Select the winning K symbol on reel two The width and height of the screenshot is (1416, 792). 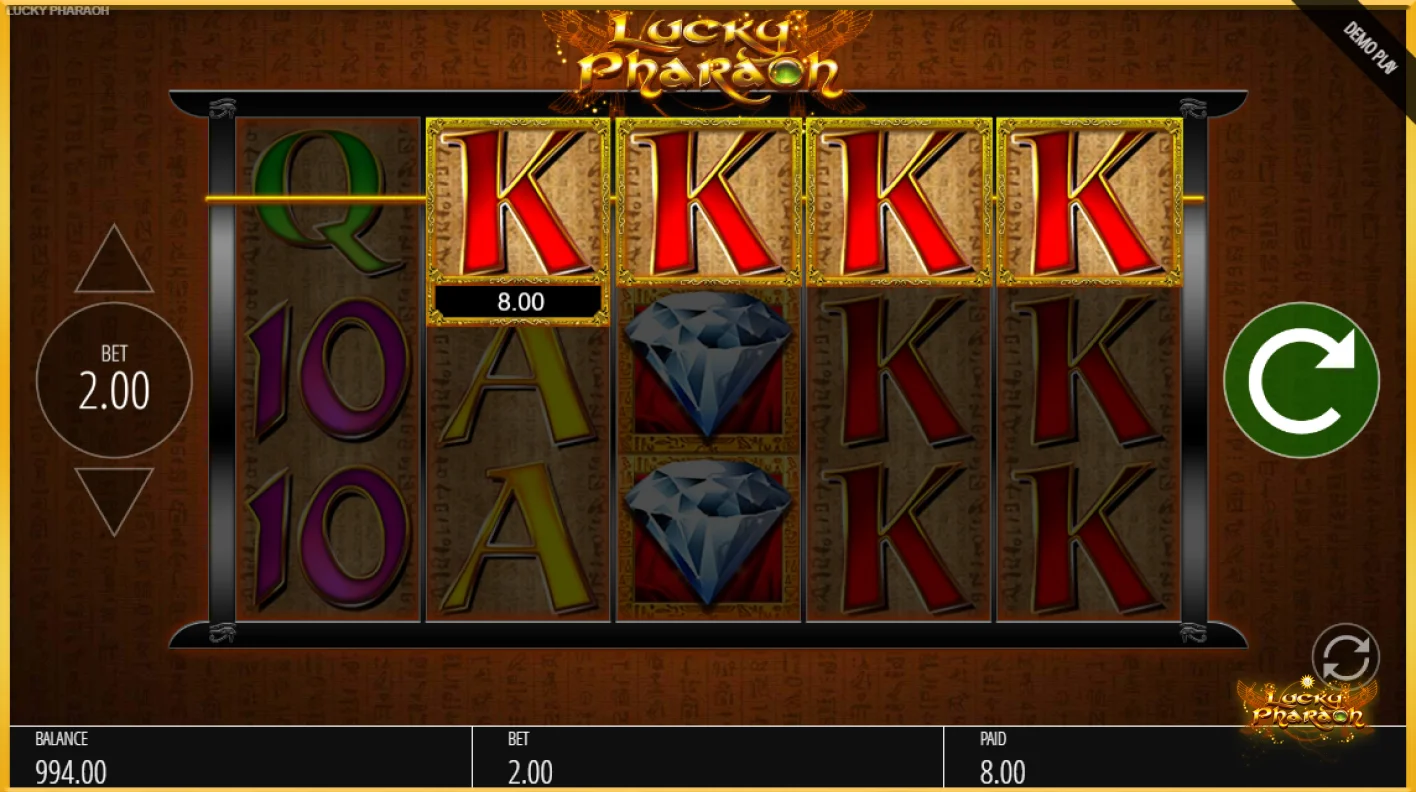click(x=515, y=200)
